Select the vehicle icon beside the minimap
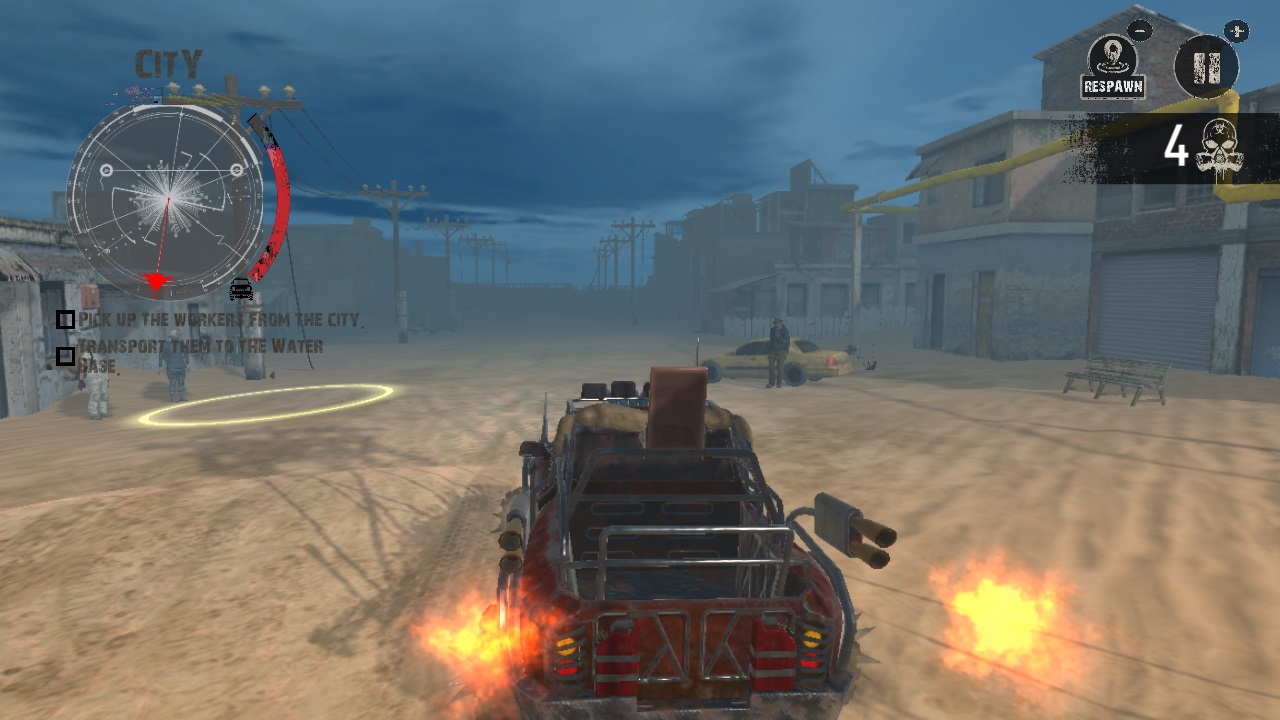The height and width of the screenshot is (720, 1280). tap(239, 288)
